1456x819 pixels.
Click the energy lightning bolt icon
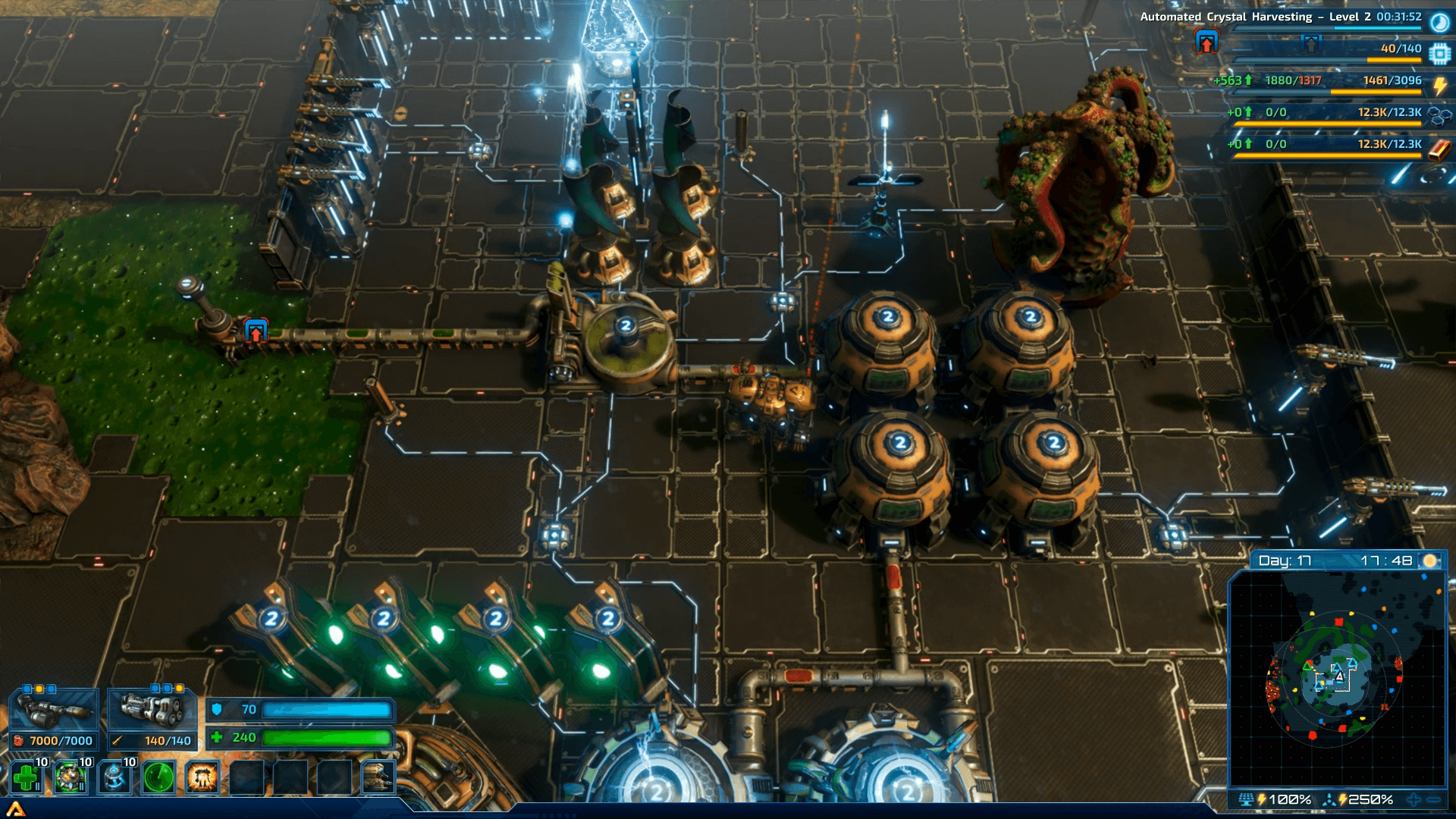tap(1439, 86)
